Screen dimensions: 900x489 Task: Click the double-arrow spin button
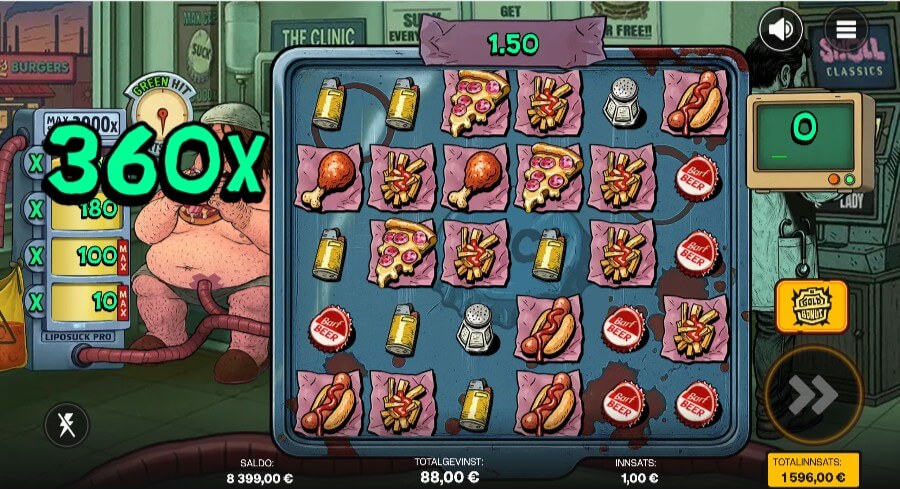tap(812, 395)
